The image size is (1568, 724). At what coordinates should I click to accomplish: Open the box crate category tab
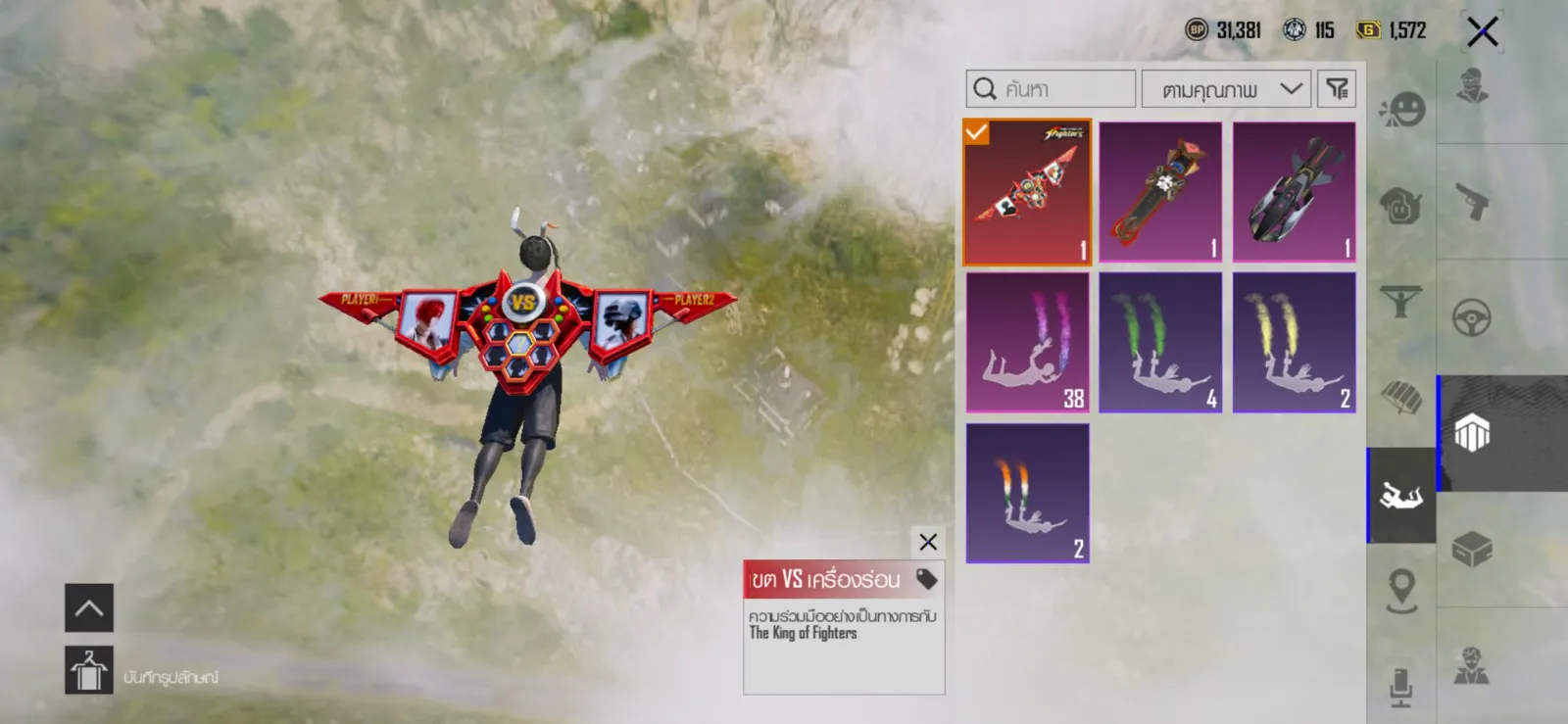coord(1471,549)
